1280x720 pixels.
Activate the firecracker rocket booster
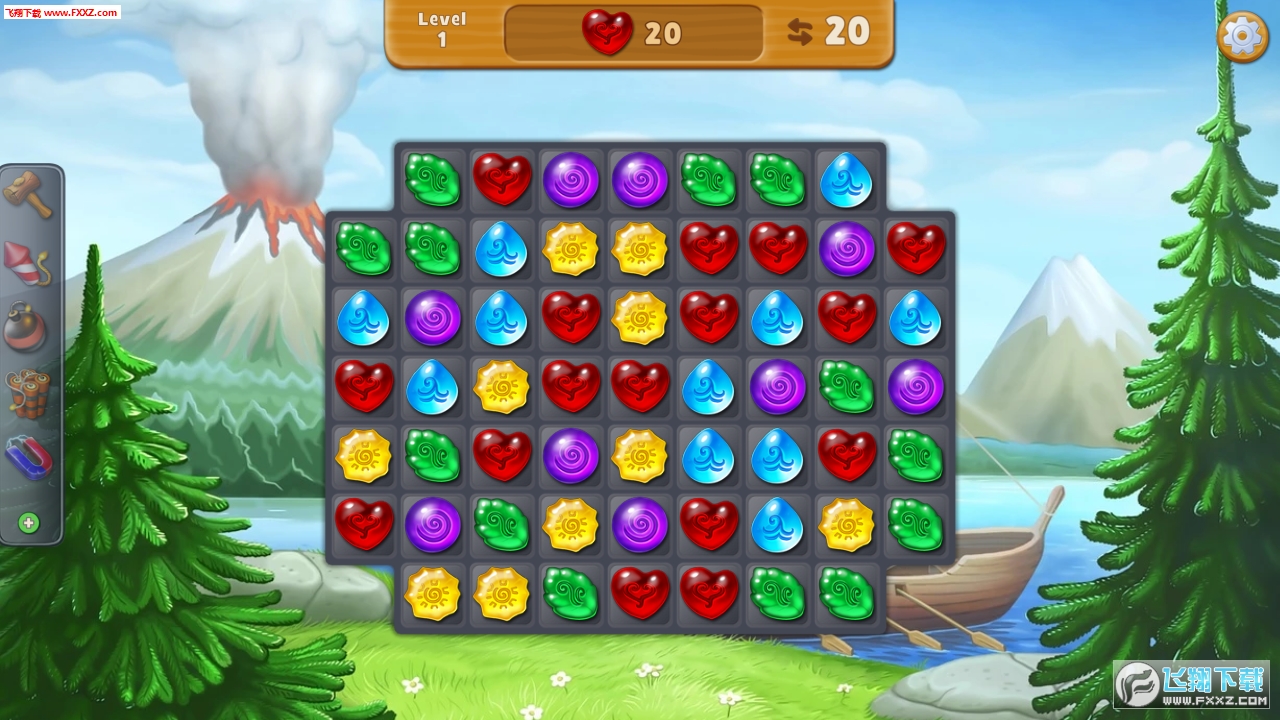(x=28, y=263)
